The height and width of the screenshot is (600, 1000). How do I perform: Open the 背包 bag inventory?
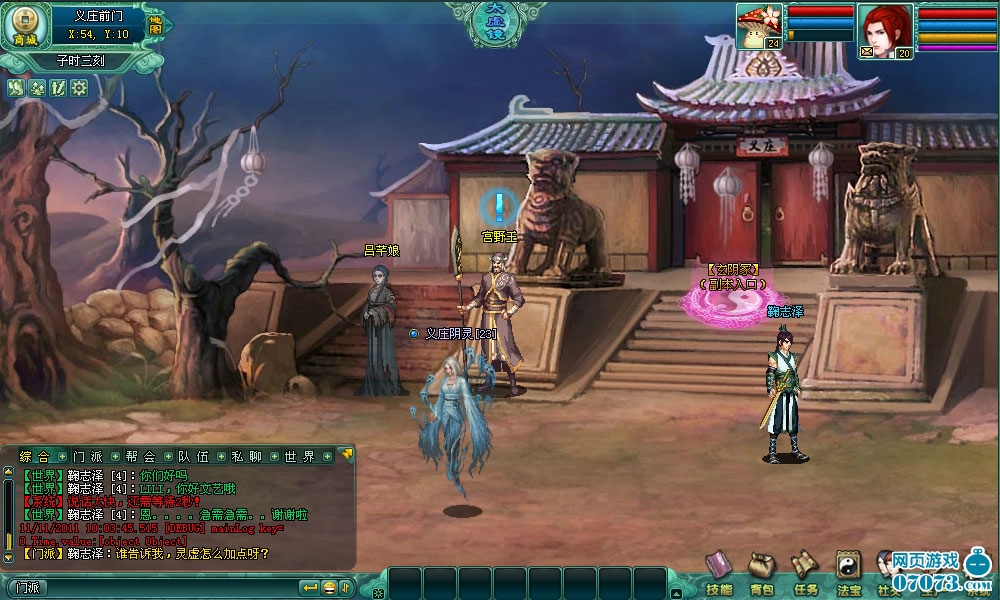pos(761,572)
